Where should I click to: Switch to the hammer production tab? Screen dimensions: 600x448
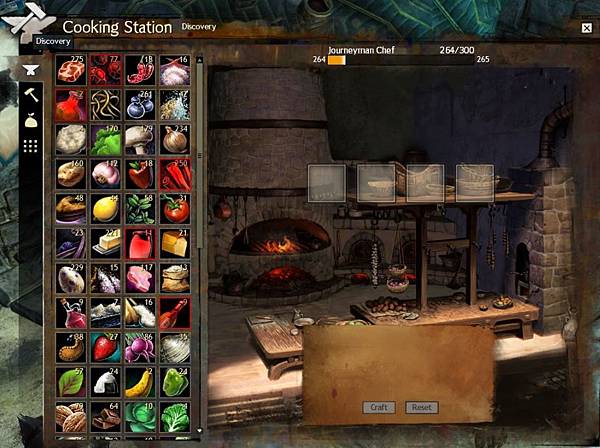(x=31, y=95)
